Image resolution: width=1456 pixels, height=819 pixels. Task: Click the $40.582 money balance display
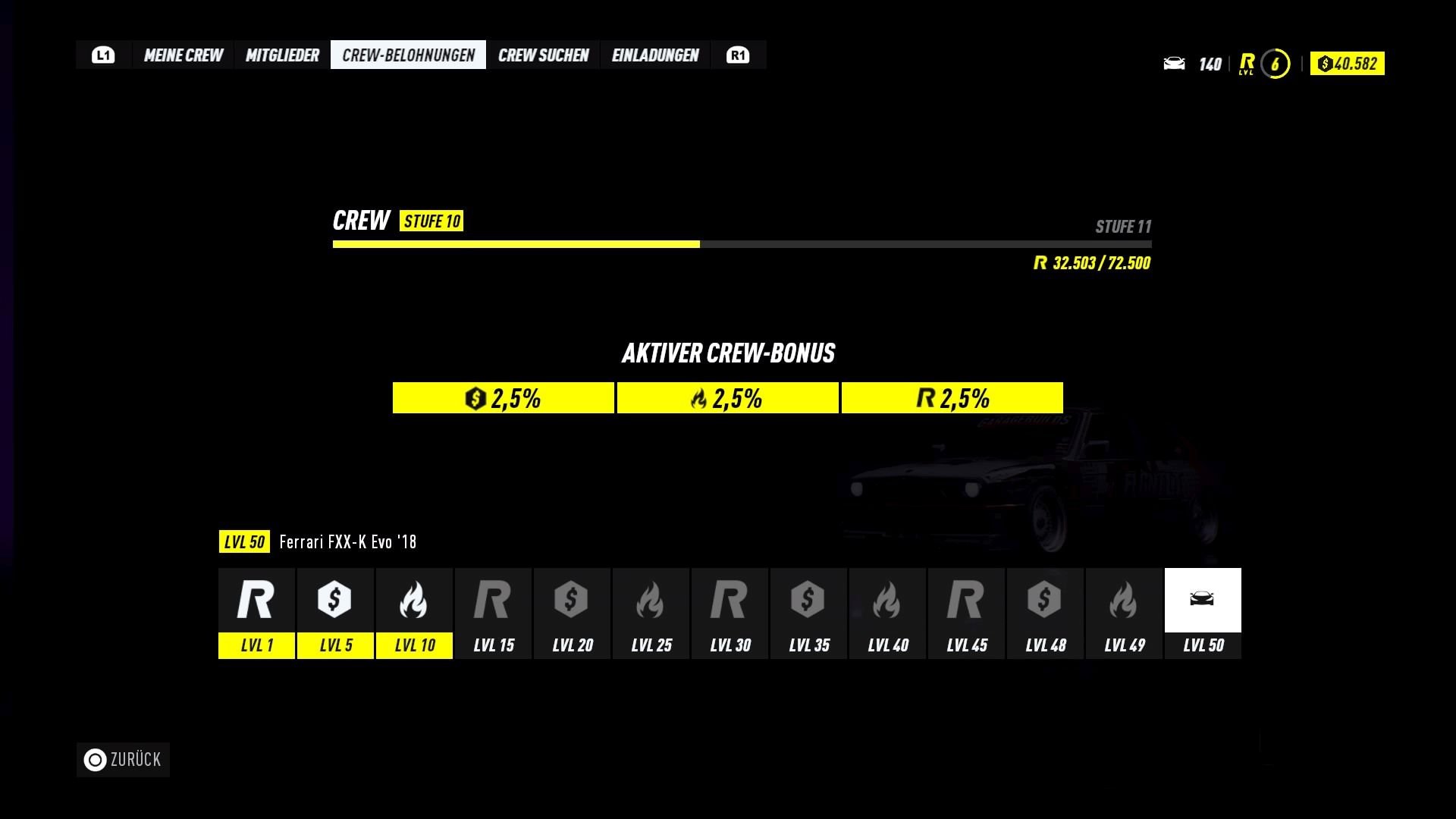(1347, 64)
